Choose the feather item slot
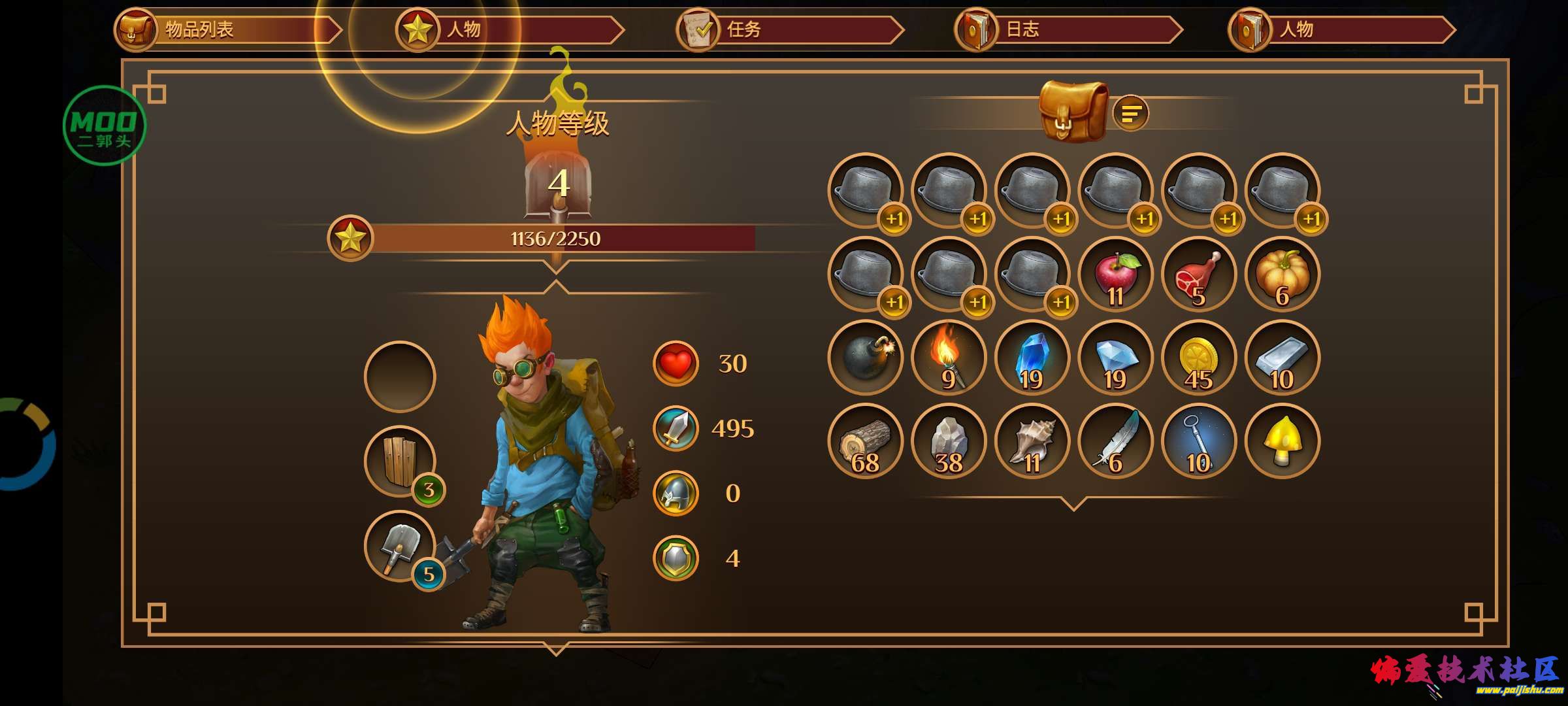 pyautogui.click(x=1116, y=441)
